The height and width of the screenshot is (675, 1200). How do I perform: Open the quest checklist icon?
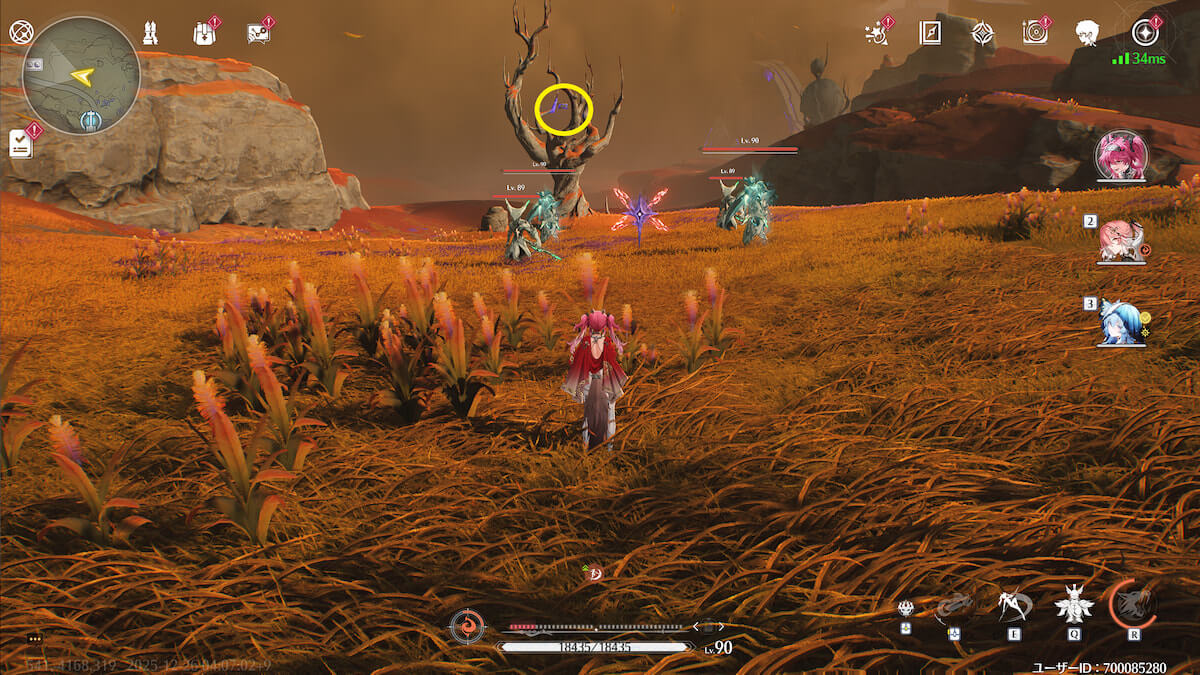pos(21,143)
